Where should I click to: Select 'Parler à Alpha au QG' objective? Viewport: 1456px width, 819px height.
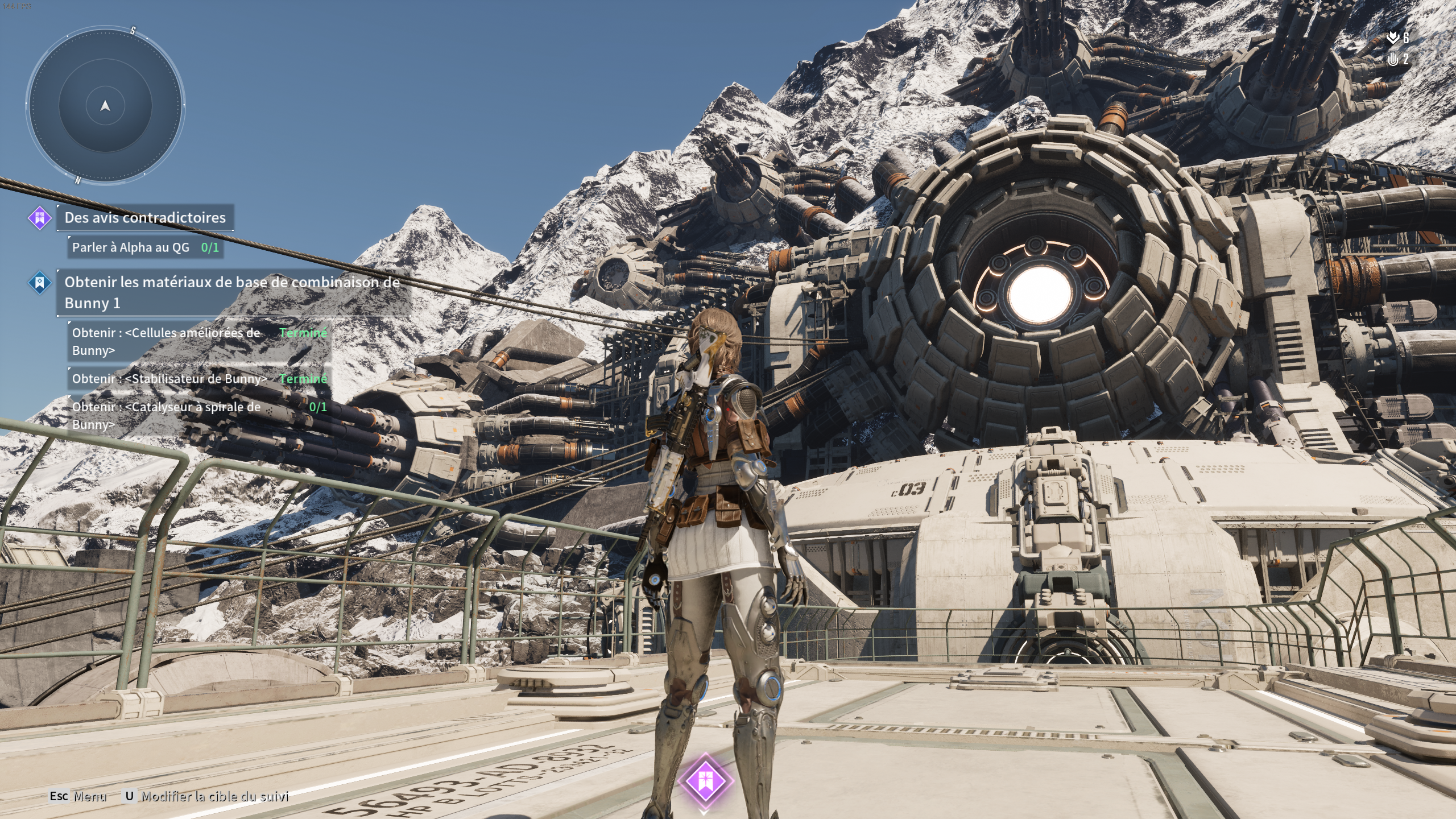click(x=145, y=247)
